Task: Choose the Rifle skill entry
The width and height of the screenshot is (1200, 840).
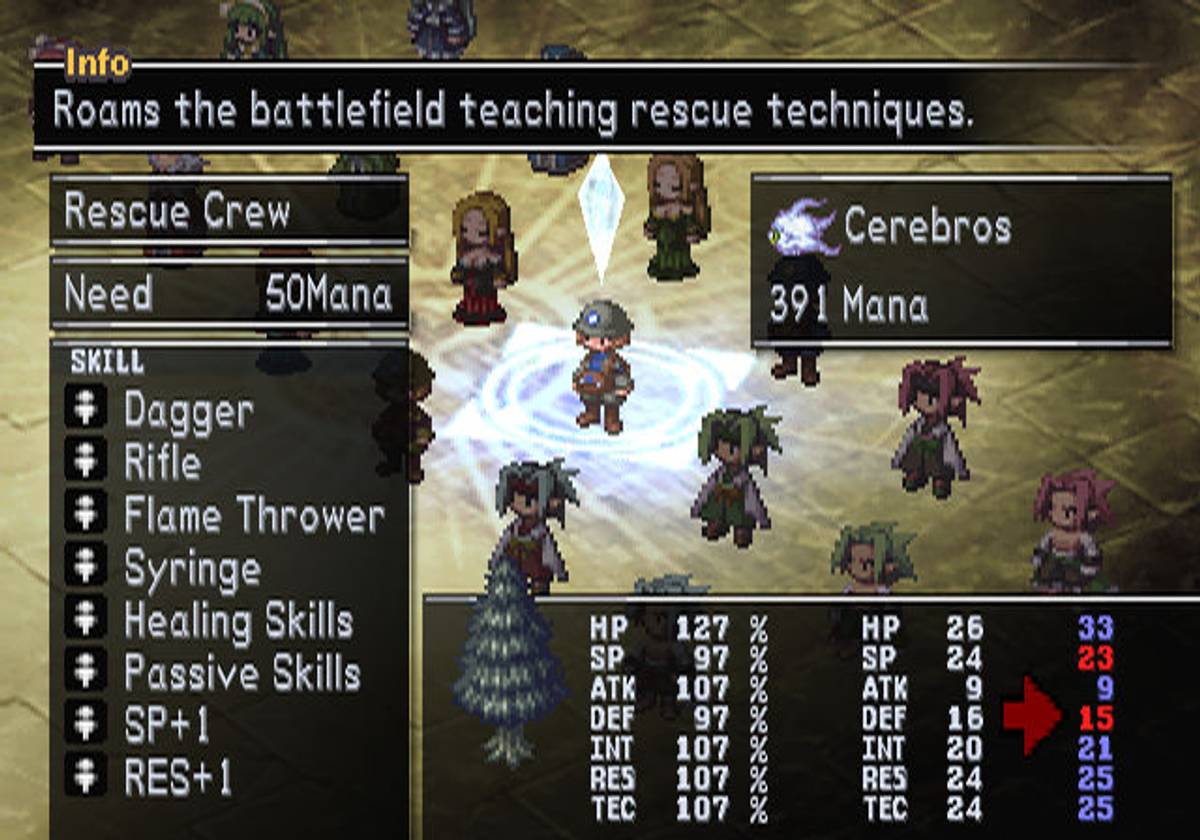Action: coord(162,463)
